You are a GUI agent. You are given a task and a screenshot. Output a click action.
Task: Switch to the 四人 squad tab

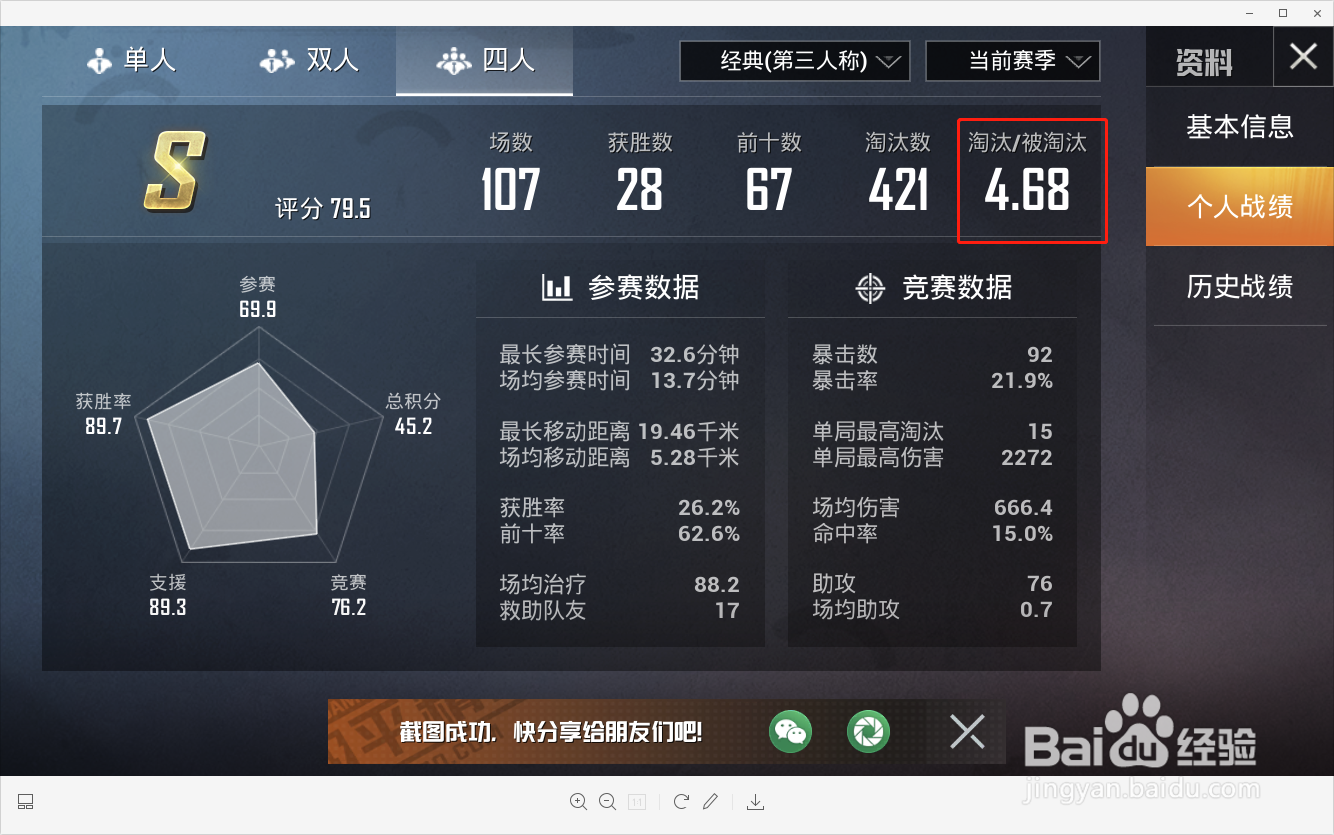484,60
